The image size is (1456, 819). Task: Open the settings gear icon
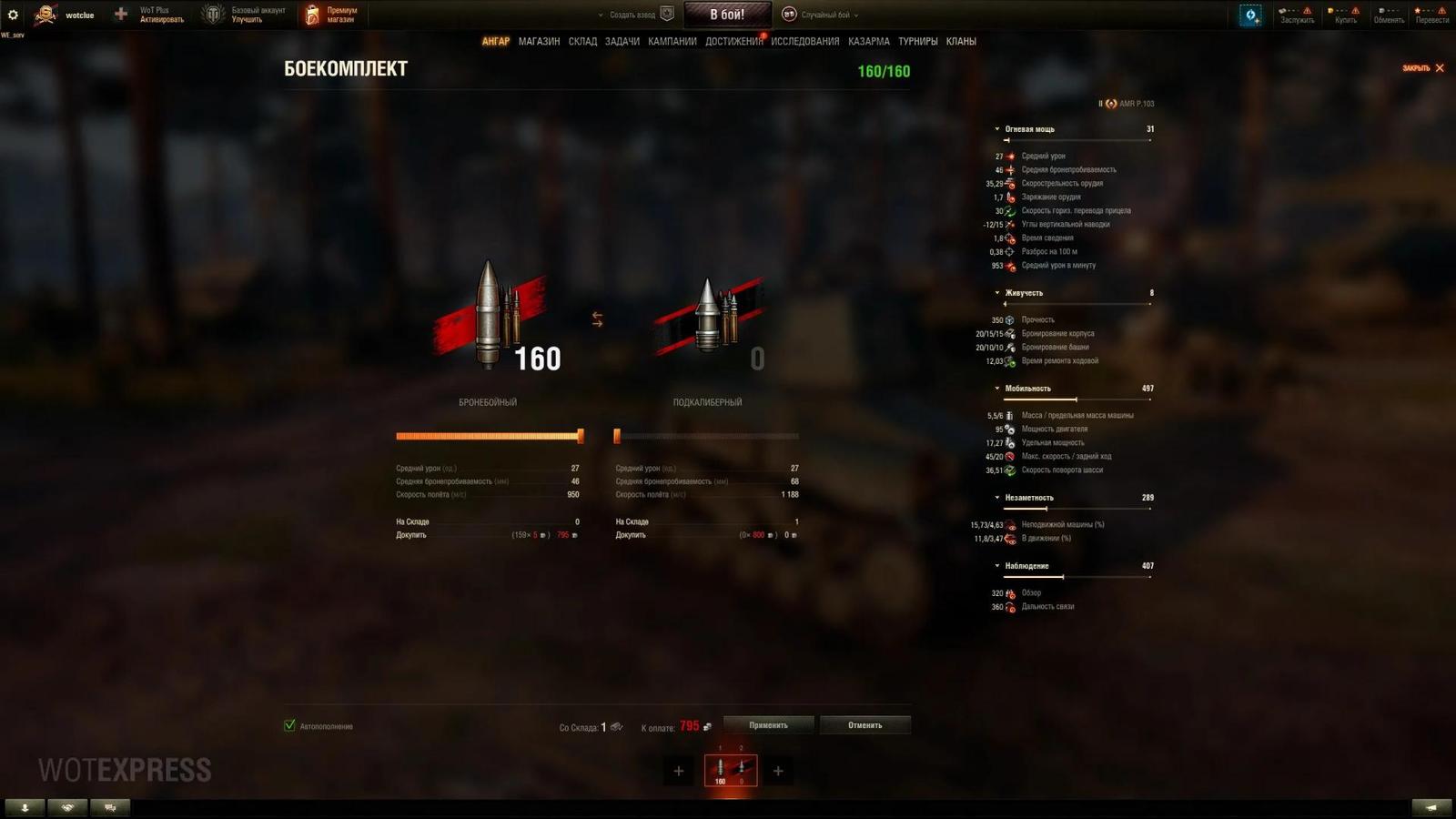pyautogui.click(x=12, y=13)
